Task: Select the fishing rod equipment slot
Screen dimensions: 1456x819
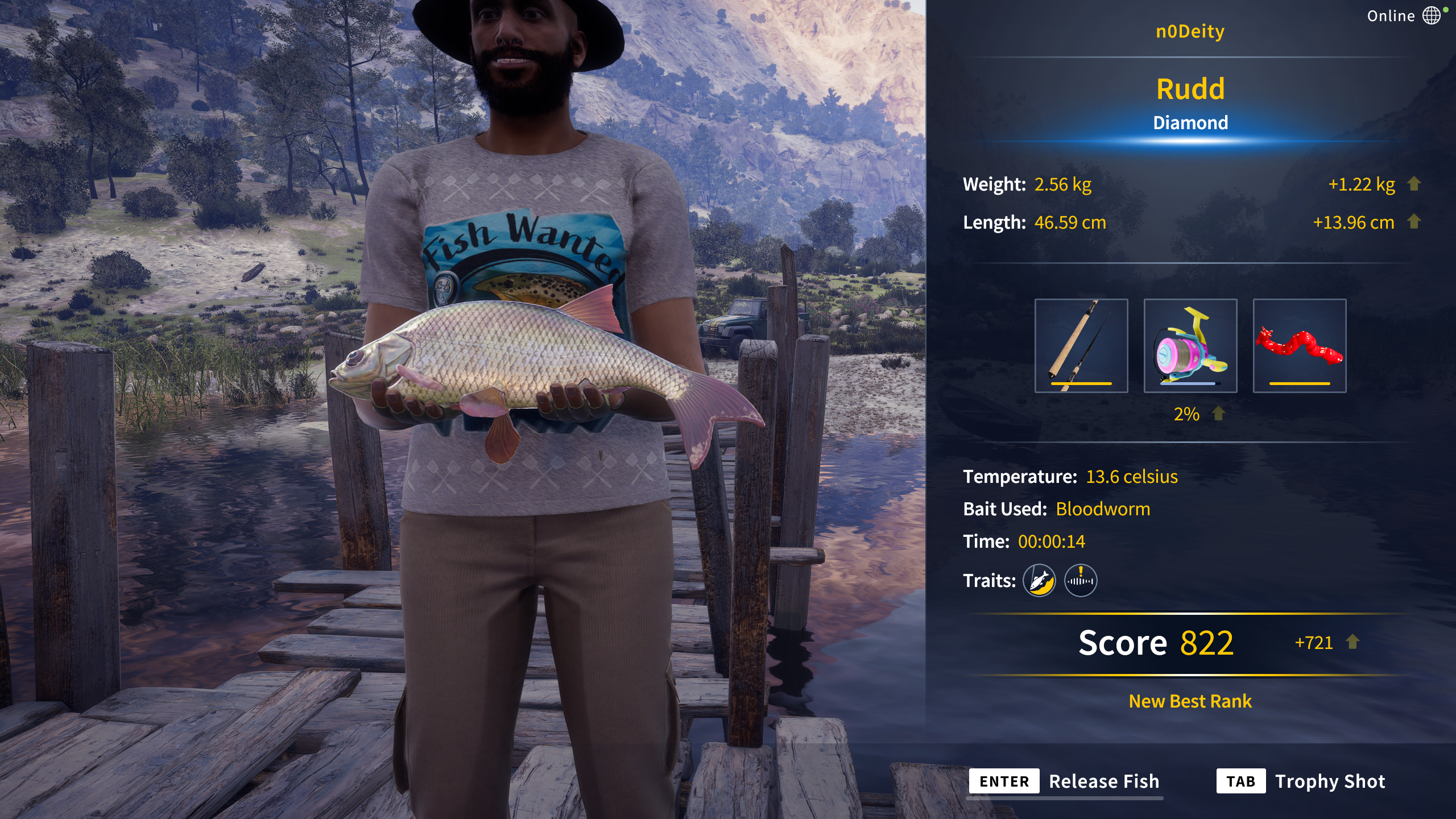Action: click(x=1081, y=345)
